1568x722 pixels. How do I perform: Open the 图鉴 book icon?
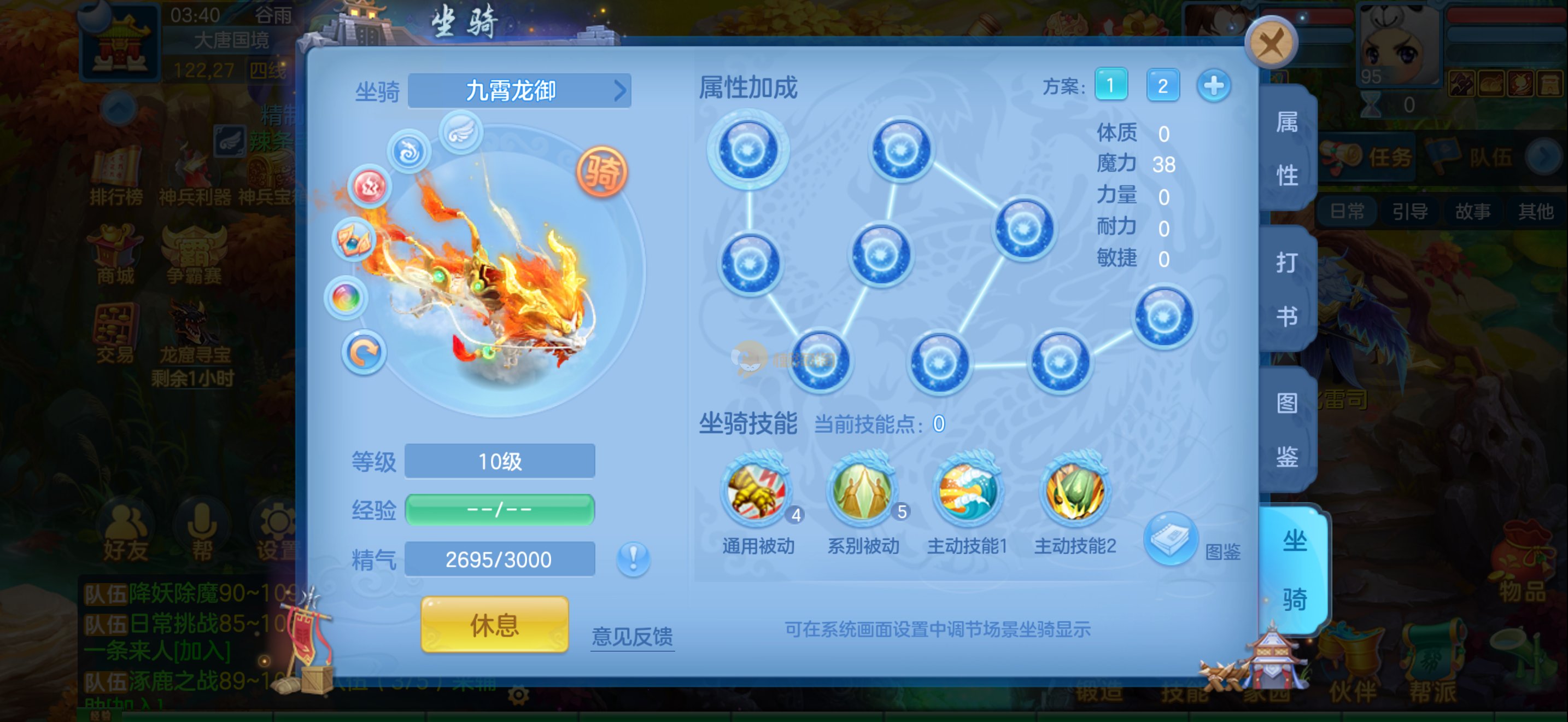point(1171,539)
